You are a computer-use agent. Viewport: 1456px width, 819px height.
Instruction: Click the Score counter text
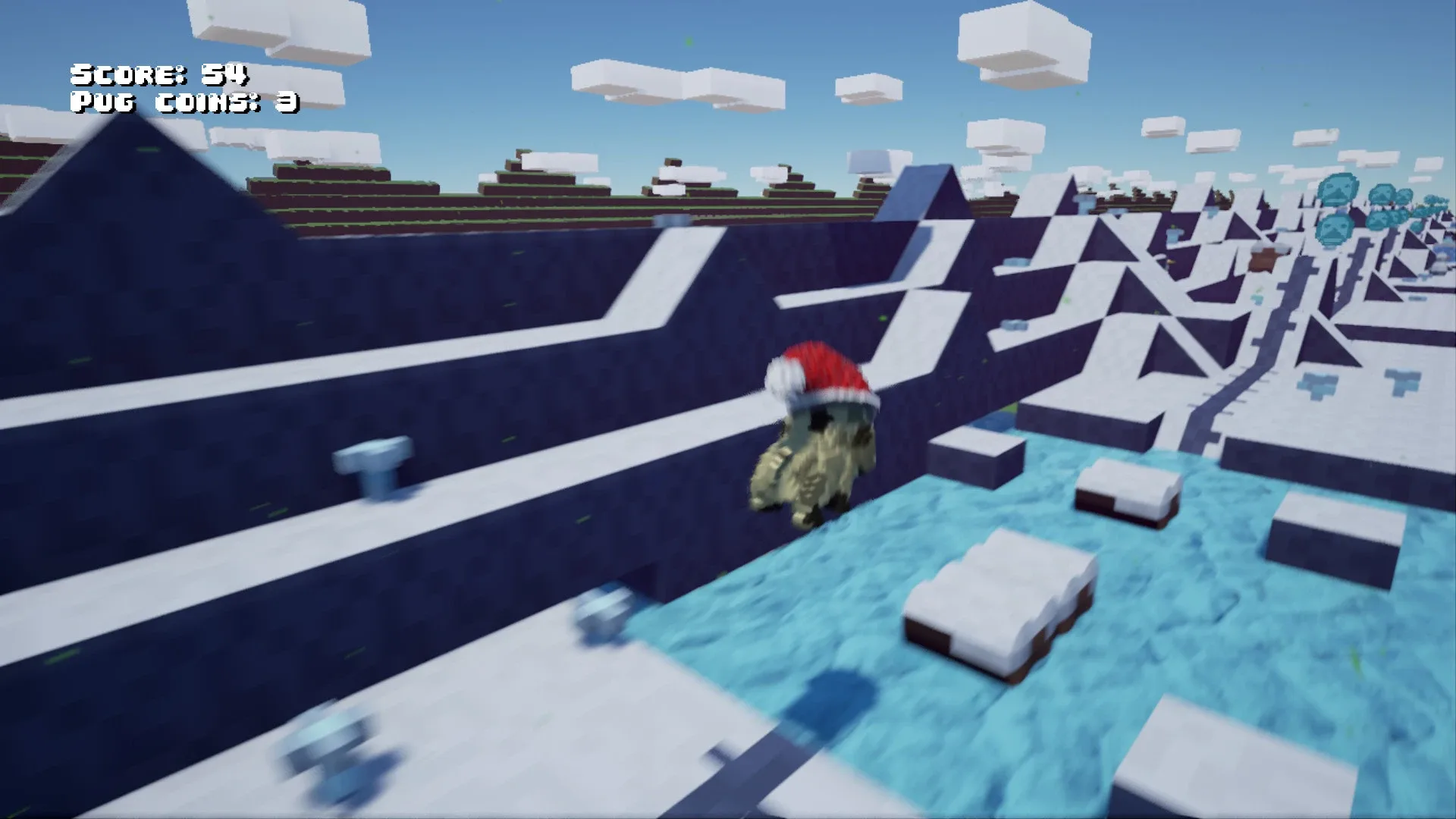pyautogui.click(x=159, y=74)
